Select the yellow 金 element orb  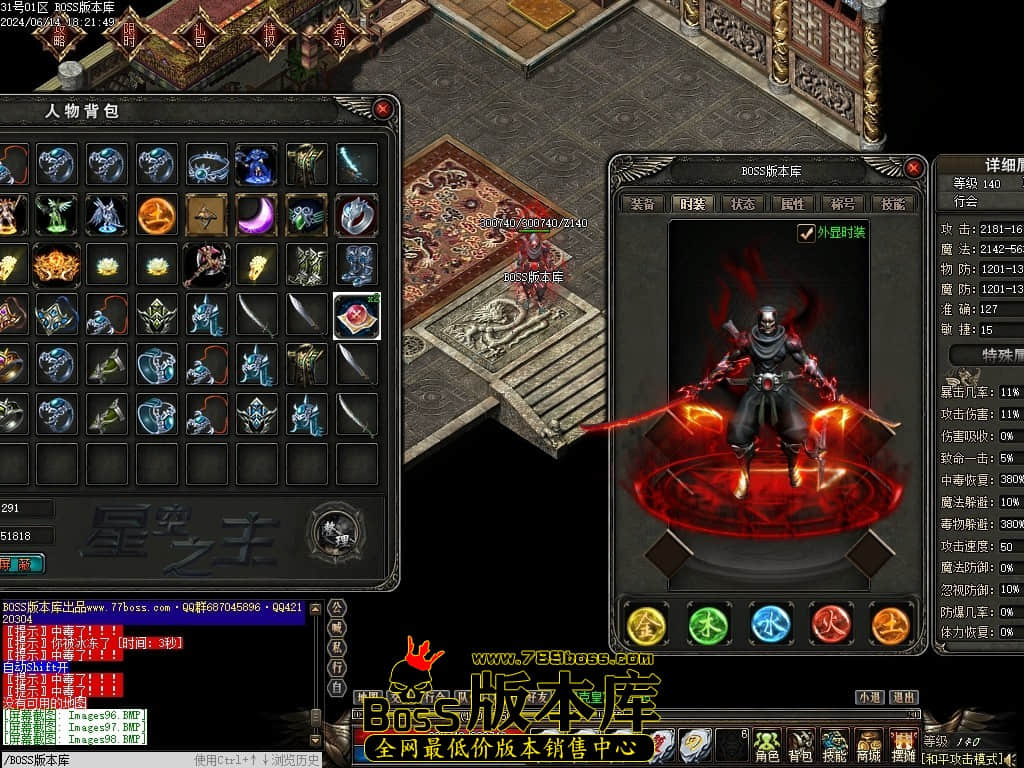(646, 624)
